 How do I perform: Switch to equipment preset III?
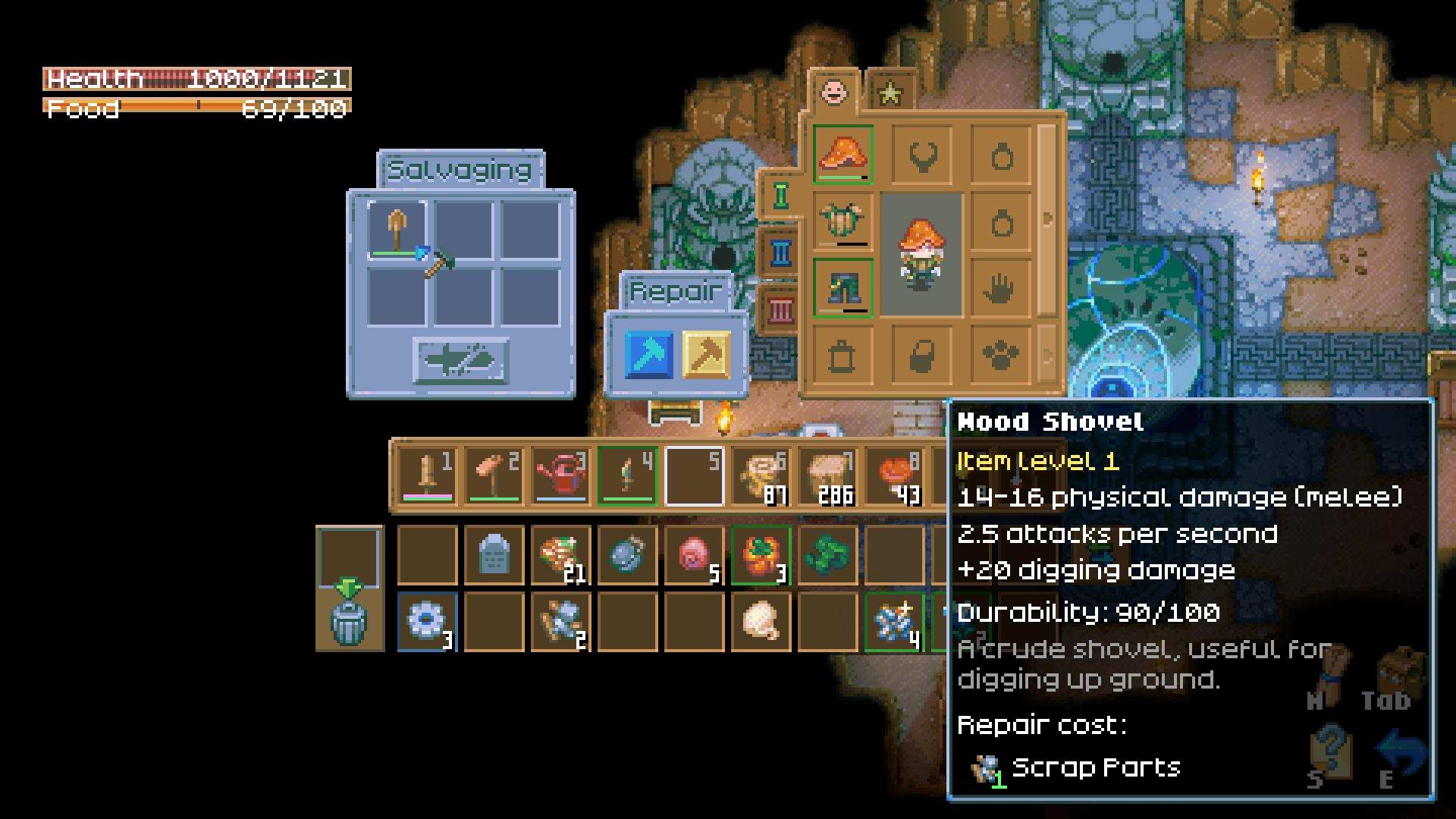780,309
